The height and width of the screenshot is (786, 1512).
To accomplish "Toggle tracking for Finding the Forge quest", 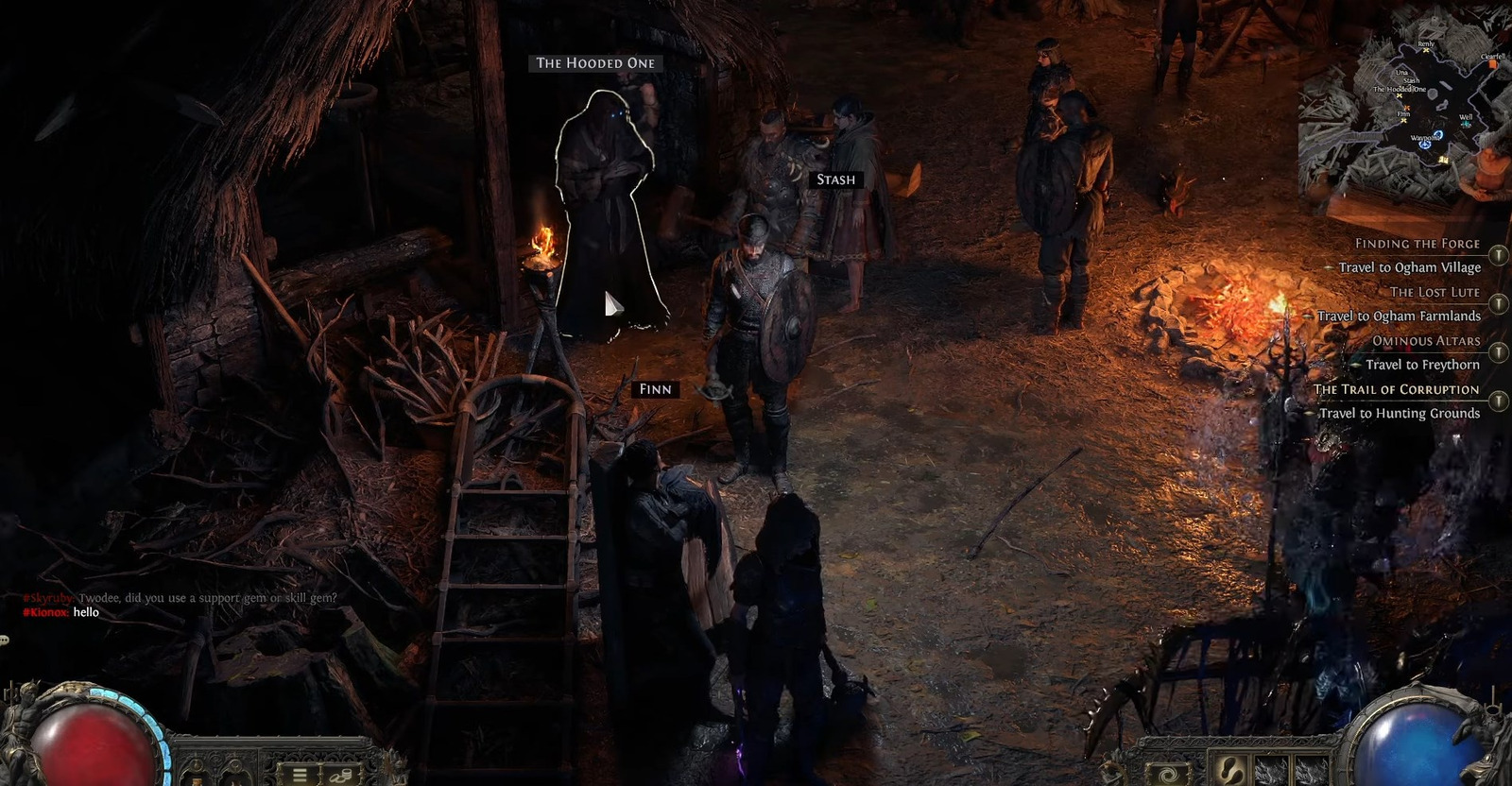I will (x=1499, y=255).
